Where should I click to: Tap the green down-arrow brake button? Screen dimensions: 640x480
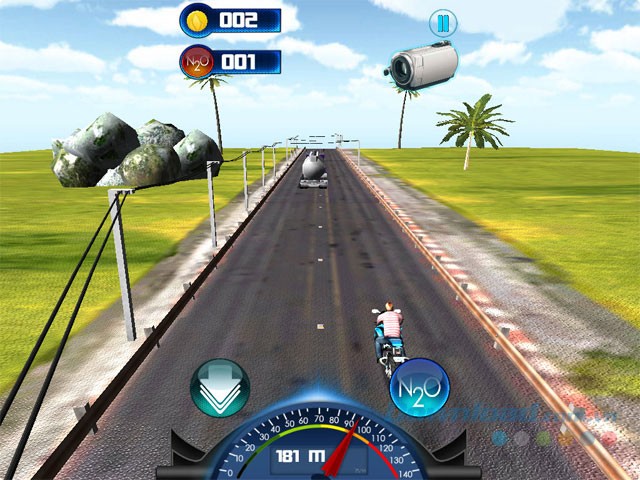[x=220, y=388]
